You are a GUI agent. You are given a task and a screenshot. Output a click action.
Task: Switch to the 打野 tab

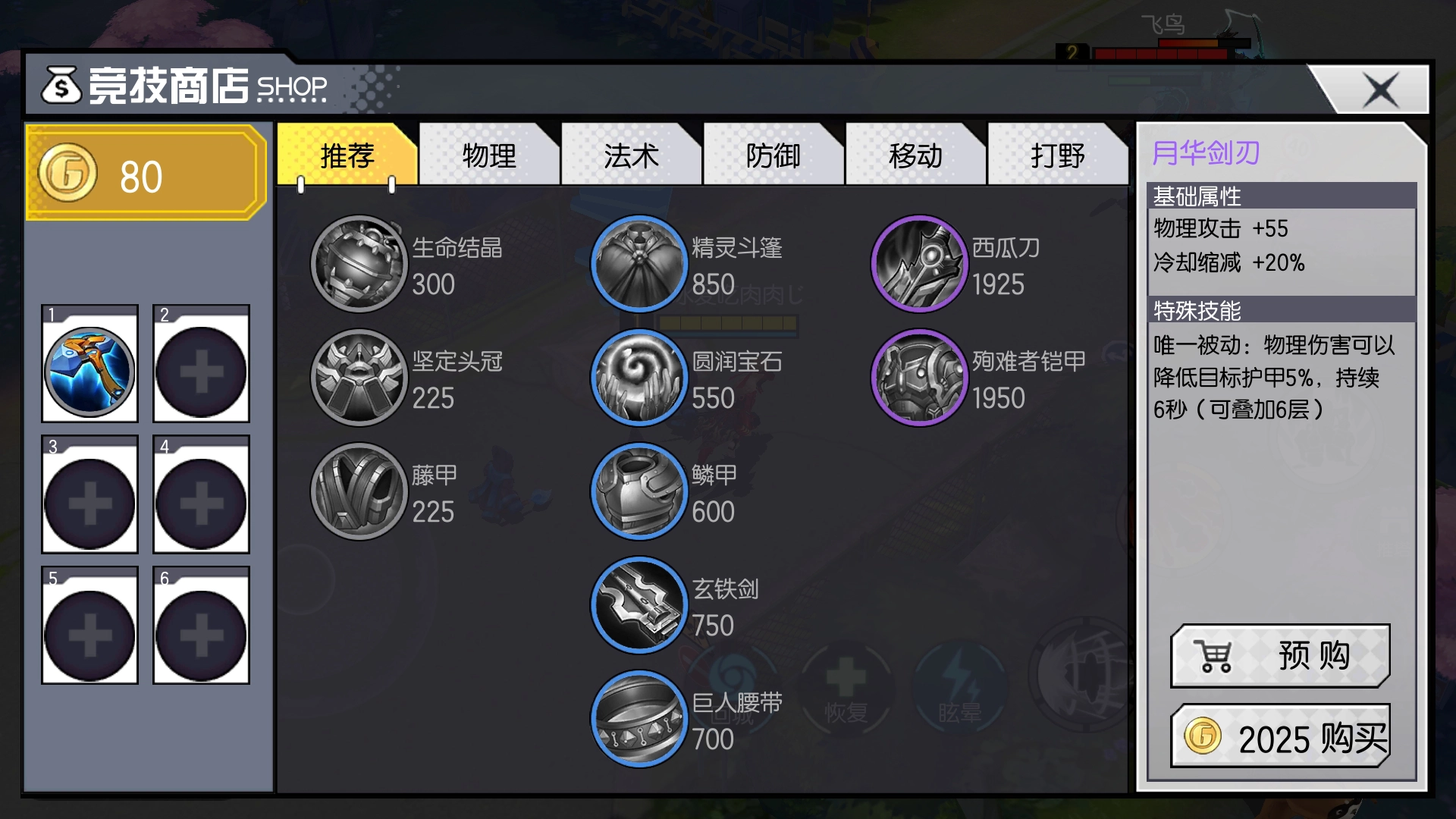1057,155
